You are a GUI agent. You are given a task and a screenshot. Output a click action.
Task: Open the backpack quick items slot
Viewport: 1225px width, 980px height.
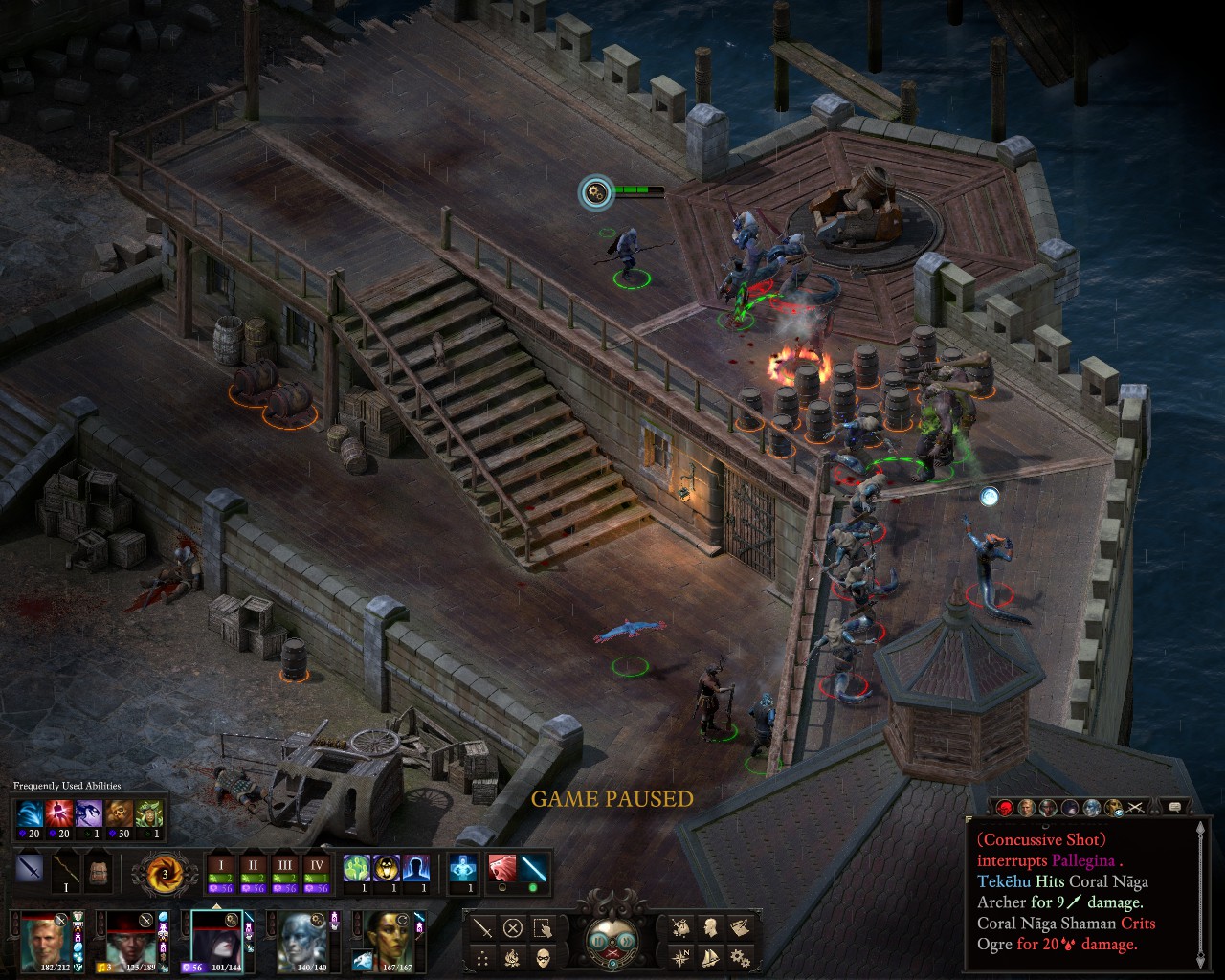coord(97,874)
